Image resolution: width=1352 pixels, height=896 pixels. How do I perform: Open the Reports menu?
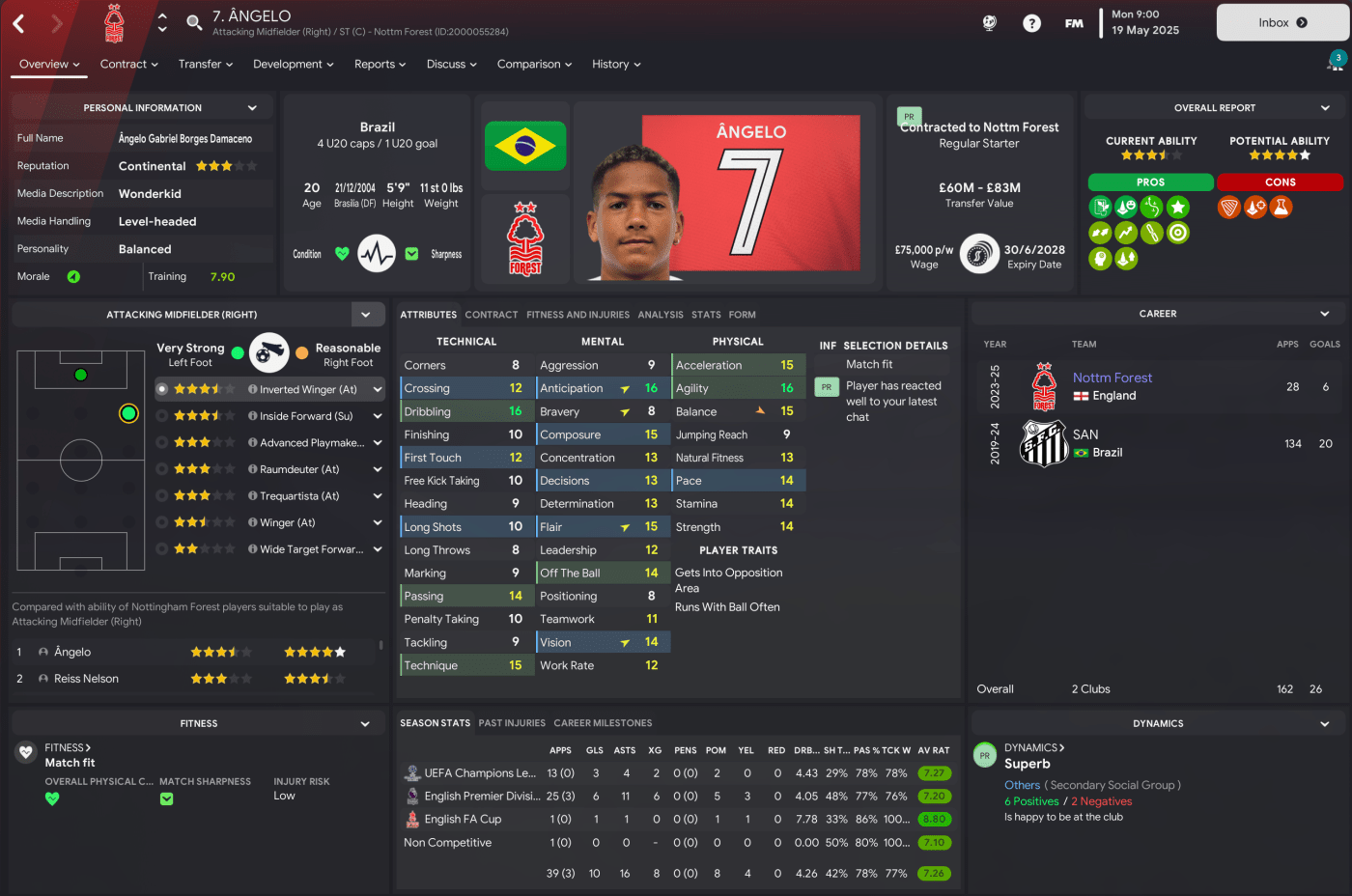pos(380,64)
